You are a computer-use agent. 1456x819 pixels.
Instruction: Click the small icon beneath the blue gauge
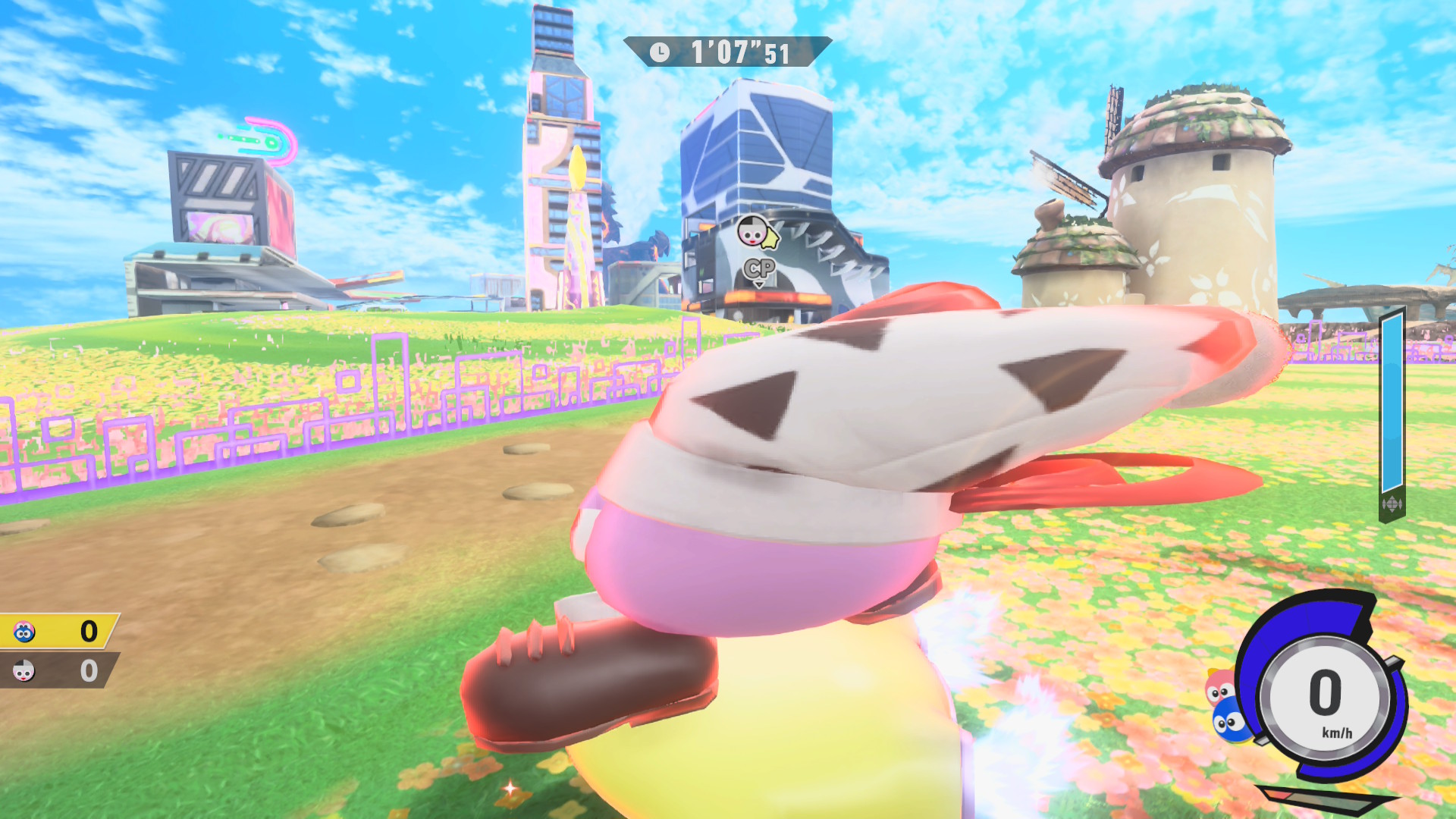[1392, 504]
